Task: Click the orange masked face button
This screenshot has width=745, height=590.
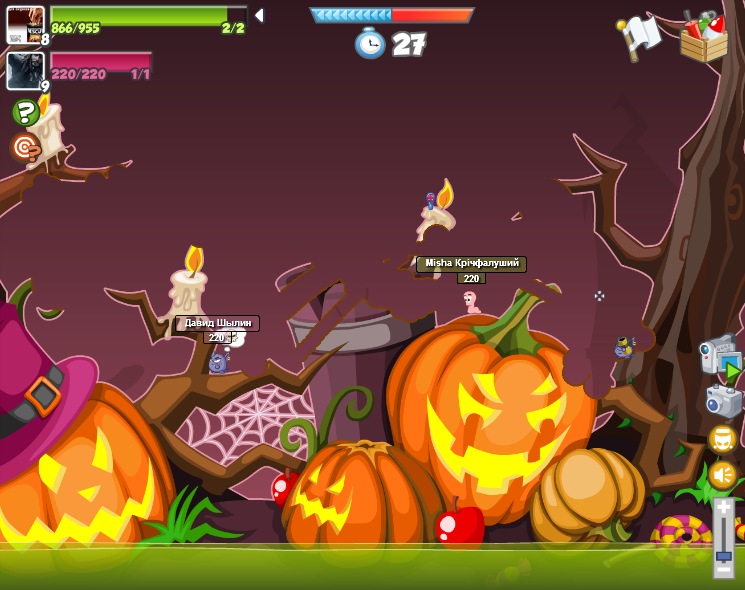Action: pos(722,439)
